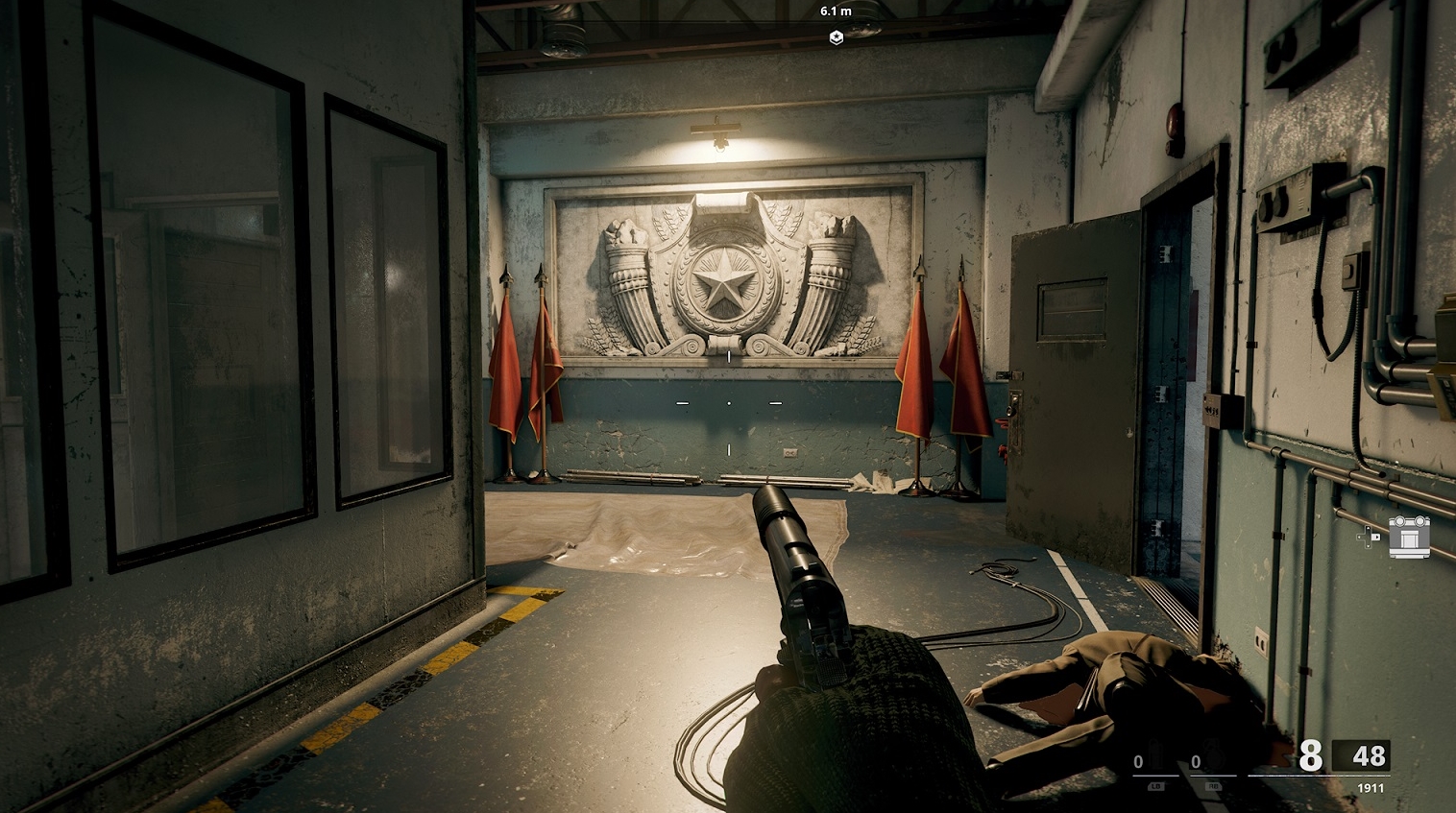The width and height of the screenshot is (1456, 813).
Task: Select the lethal frag grenade icon above RB
Action: click(1213, 753)
